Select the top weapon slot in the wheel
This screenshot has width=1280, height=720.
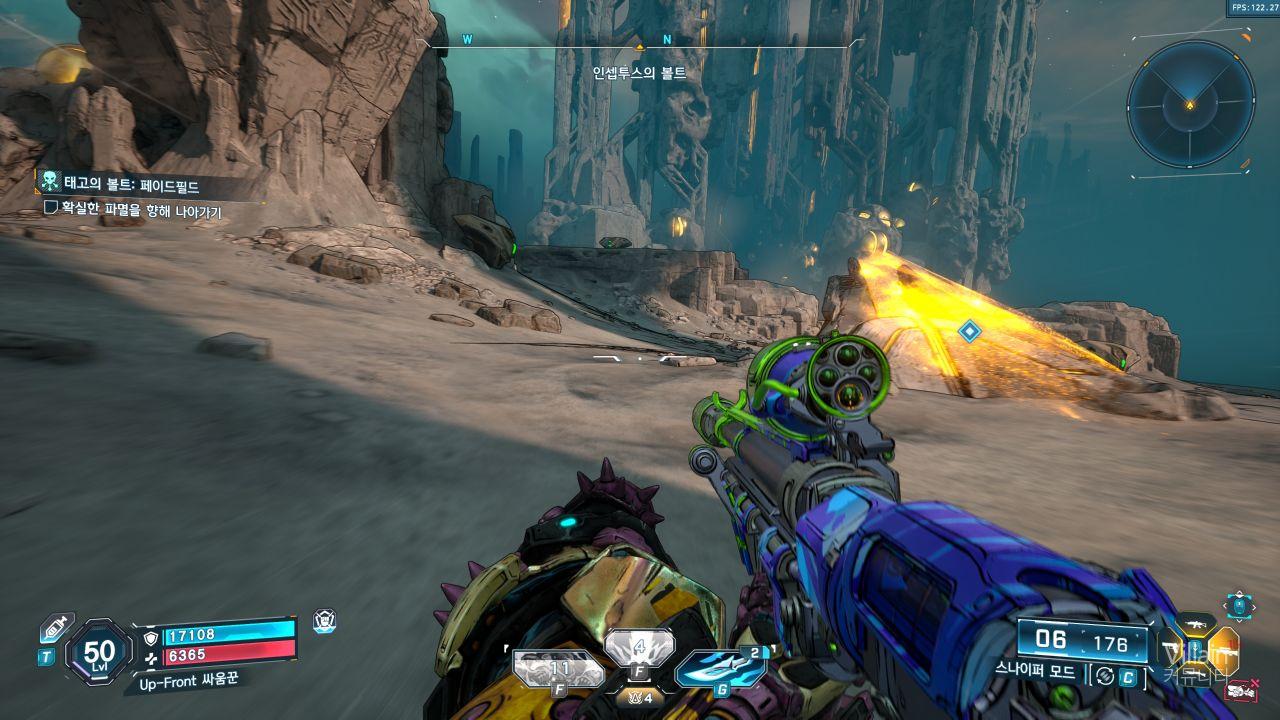pyautogui.click(x=1194, y=626)
